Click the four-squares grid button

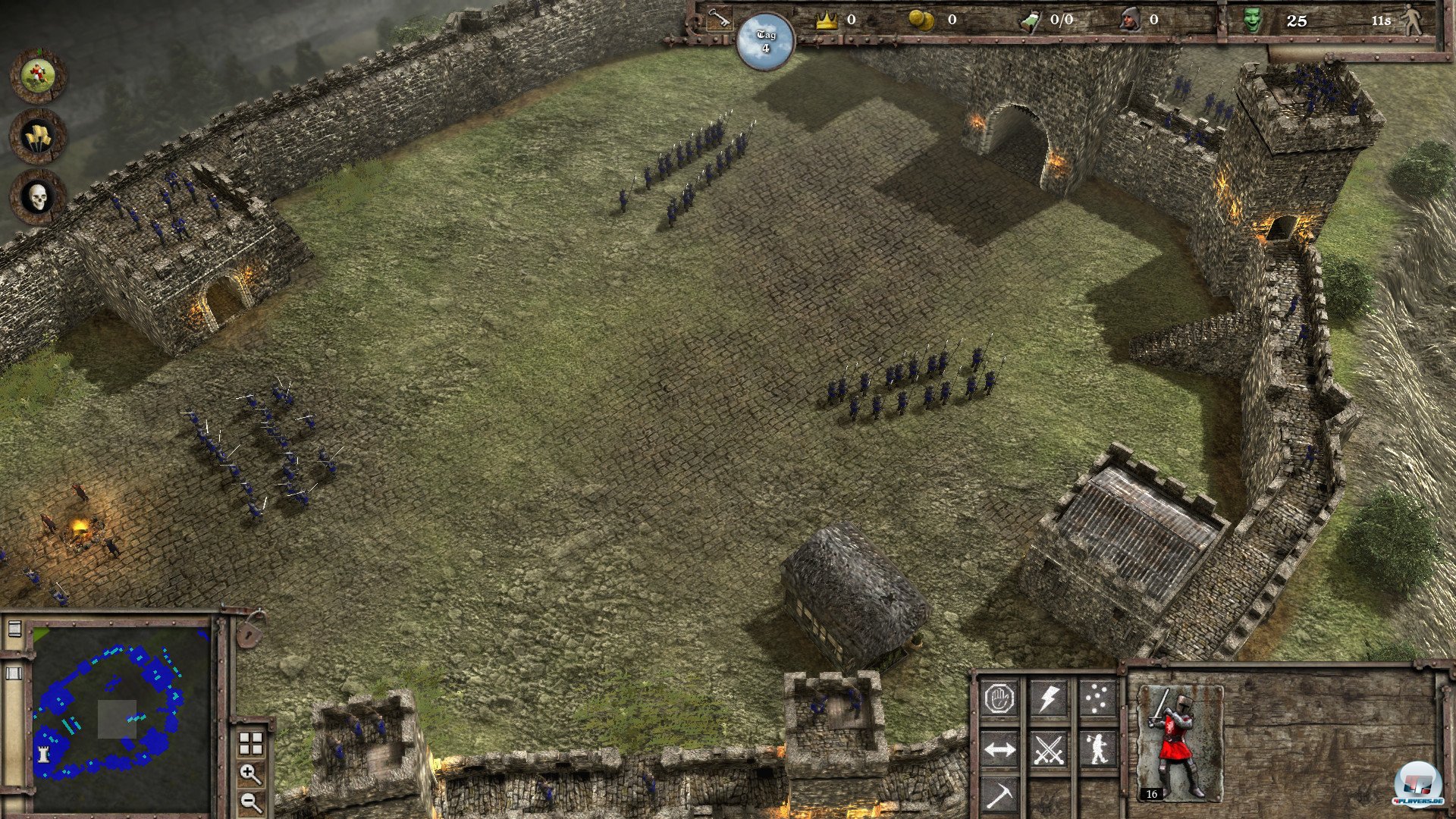point(250,744)
